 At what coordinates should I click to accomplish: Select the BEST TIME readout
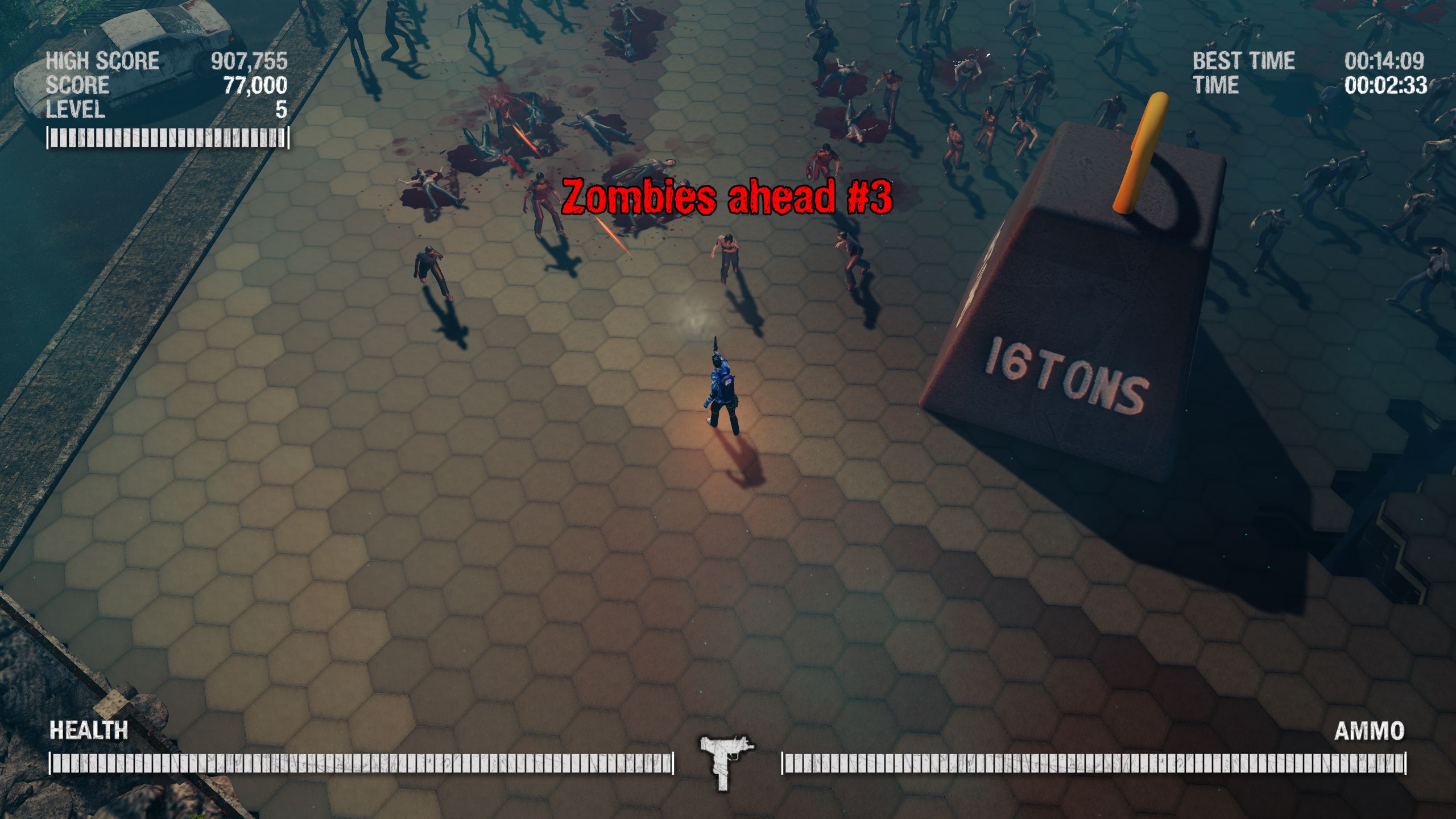coord(1244,60)
